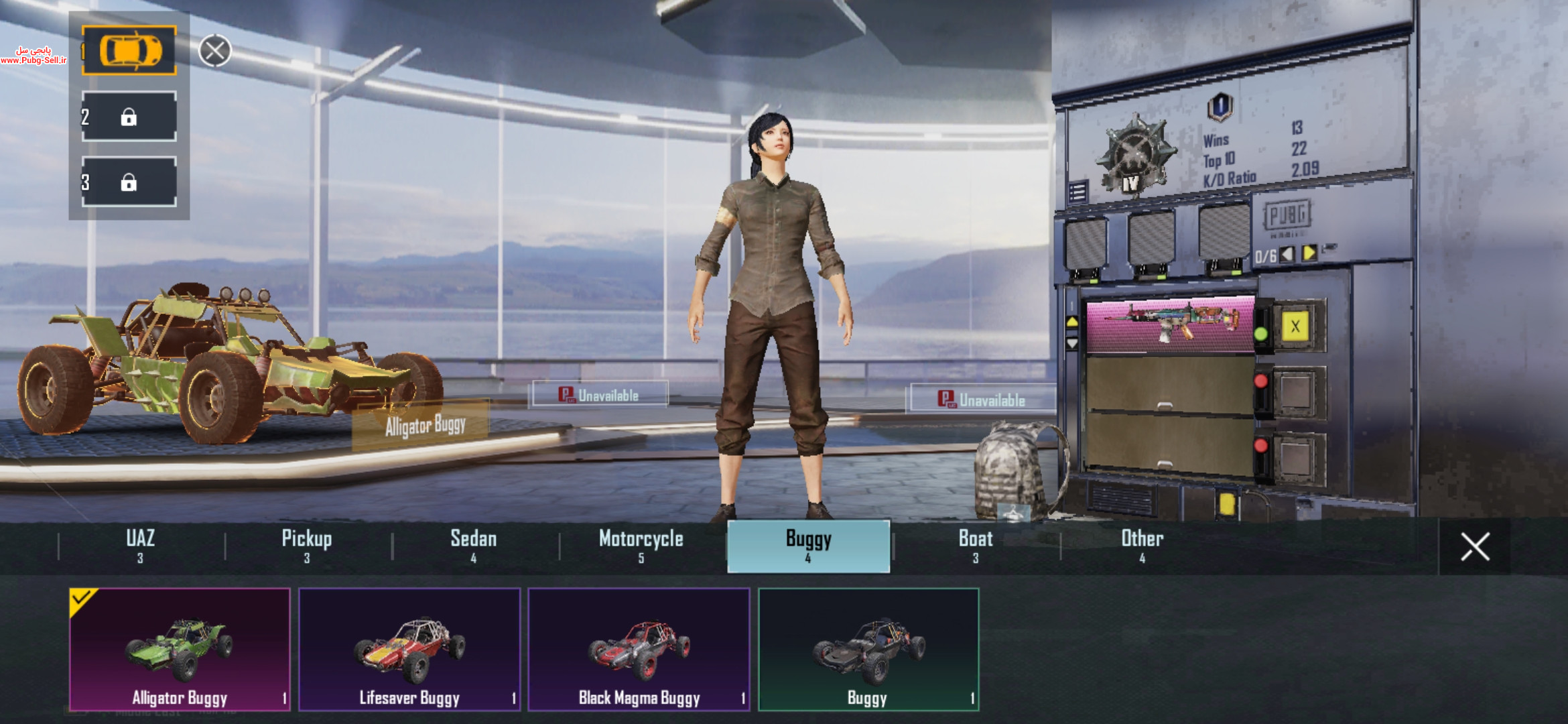Close the vehicle selection panel

point(1475,546)
